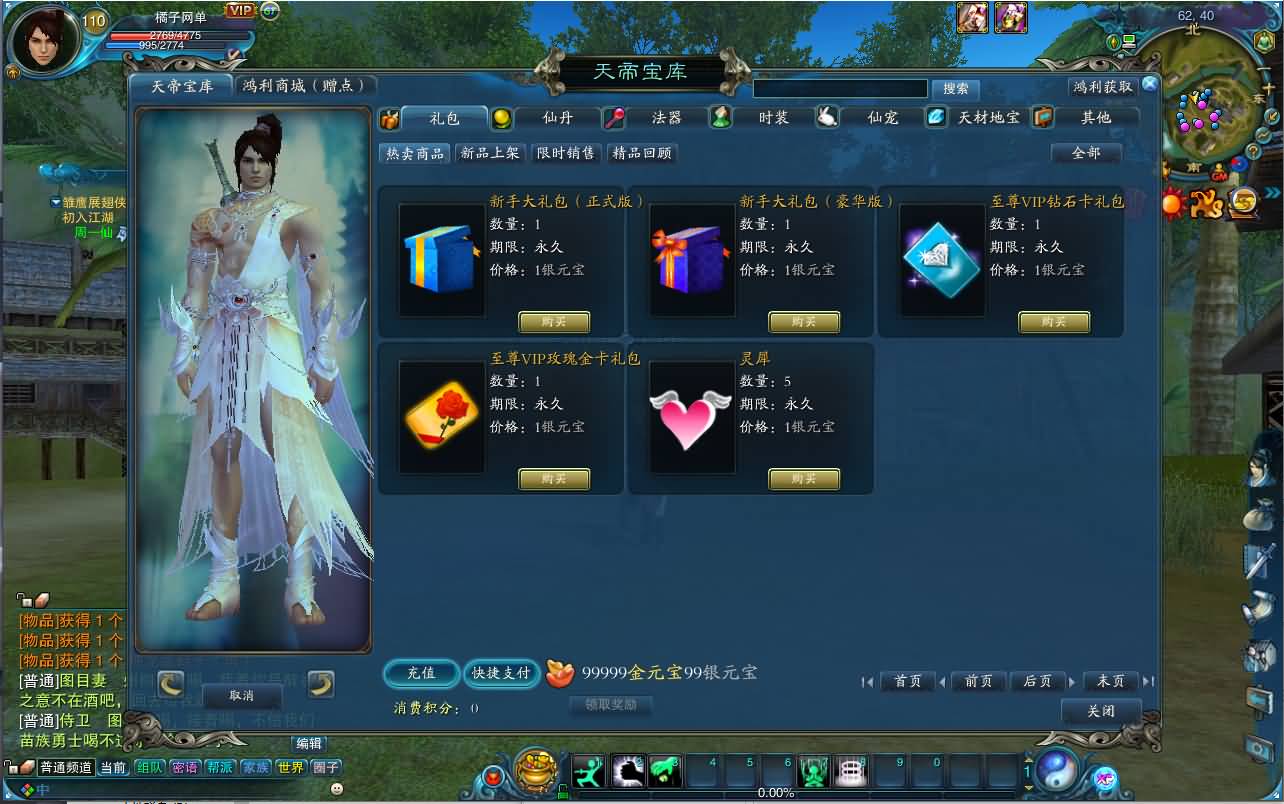Click the search input field beside 搜索

840,89
